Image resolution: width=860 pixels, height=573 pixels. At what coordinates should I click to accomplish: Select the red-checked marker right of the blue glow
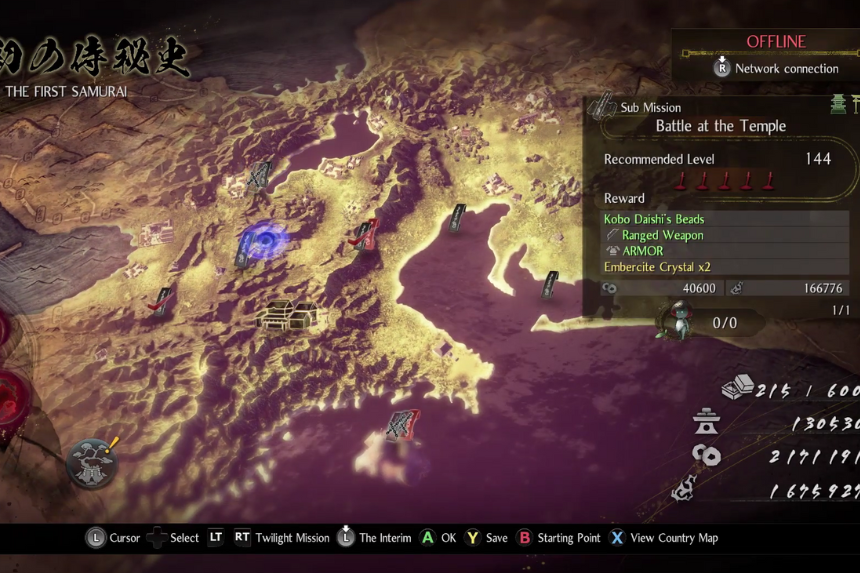[x=365, y=235]
